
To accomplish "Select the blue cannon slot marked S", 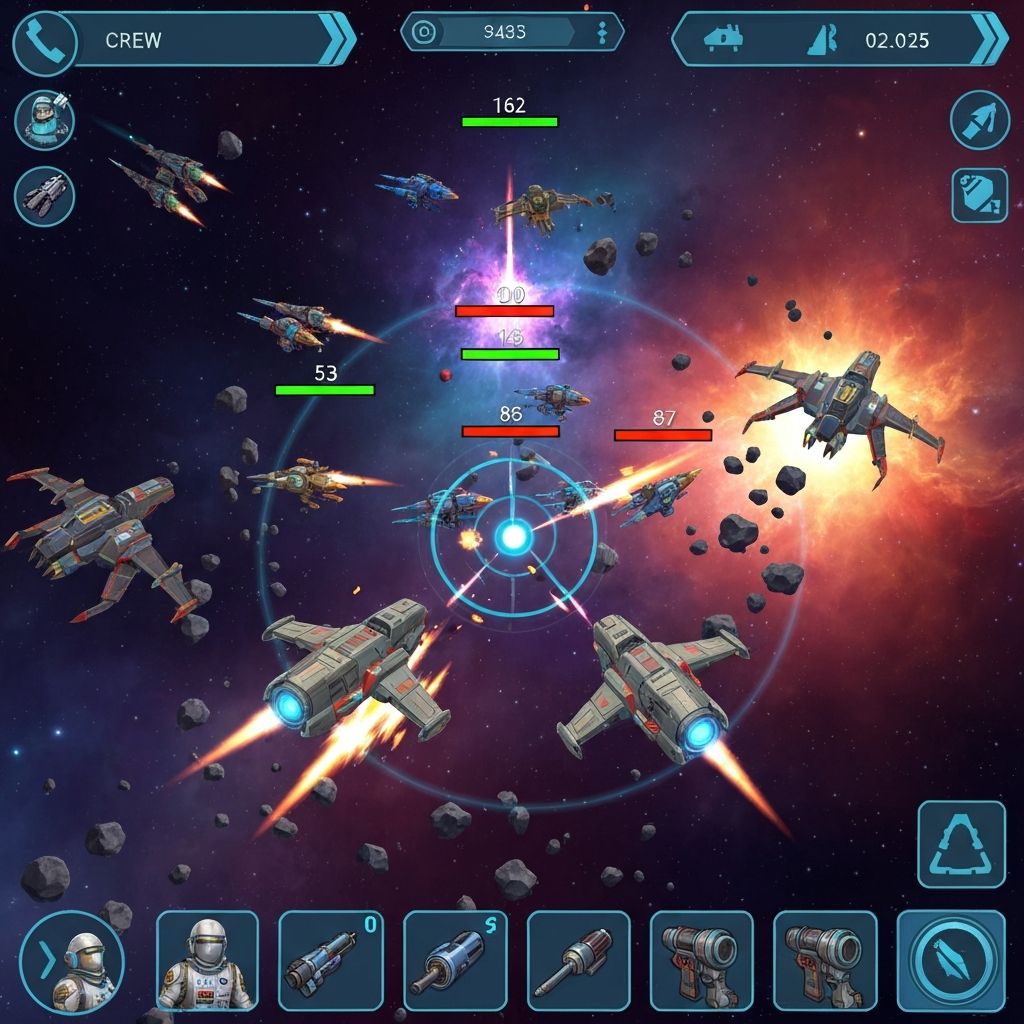I will pos(455,962).
